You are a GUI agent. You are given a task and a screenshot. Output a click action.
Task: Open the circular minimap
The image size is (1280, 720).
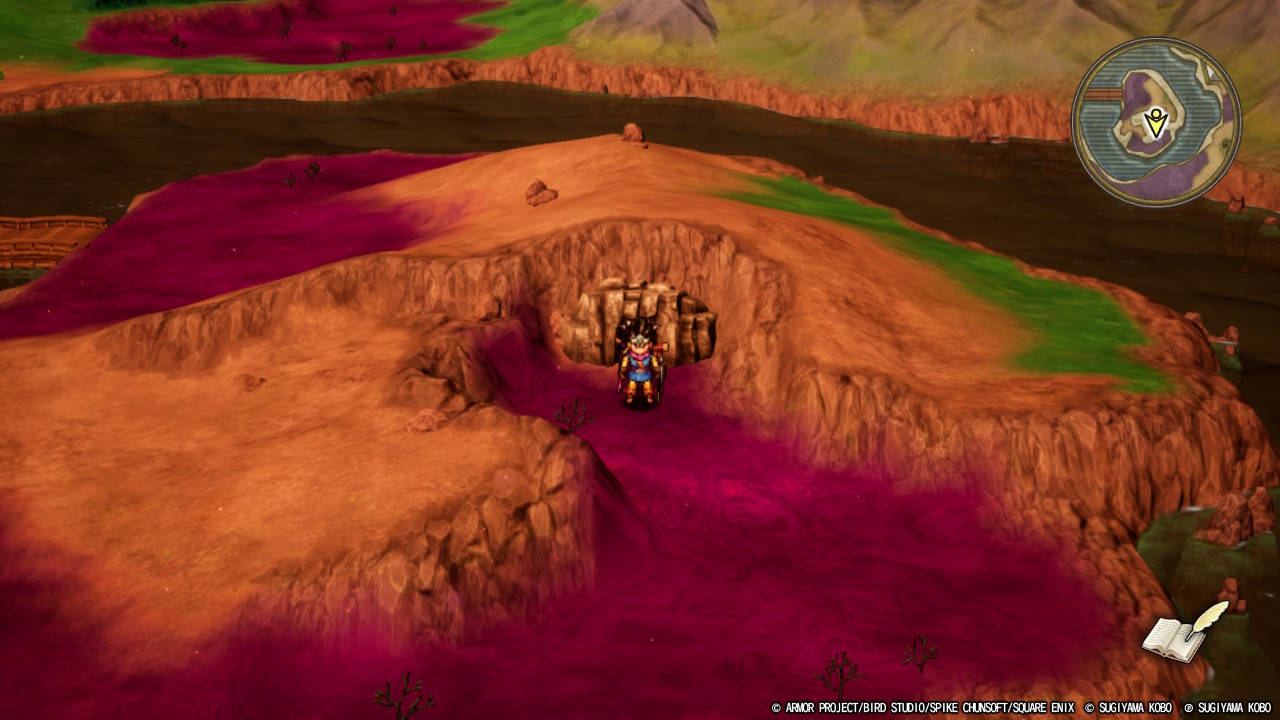point(1156,122)
